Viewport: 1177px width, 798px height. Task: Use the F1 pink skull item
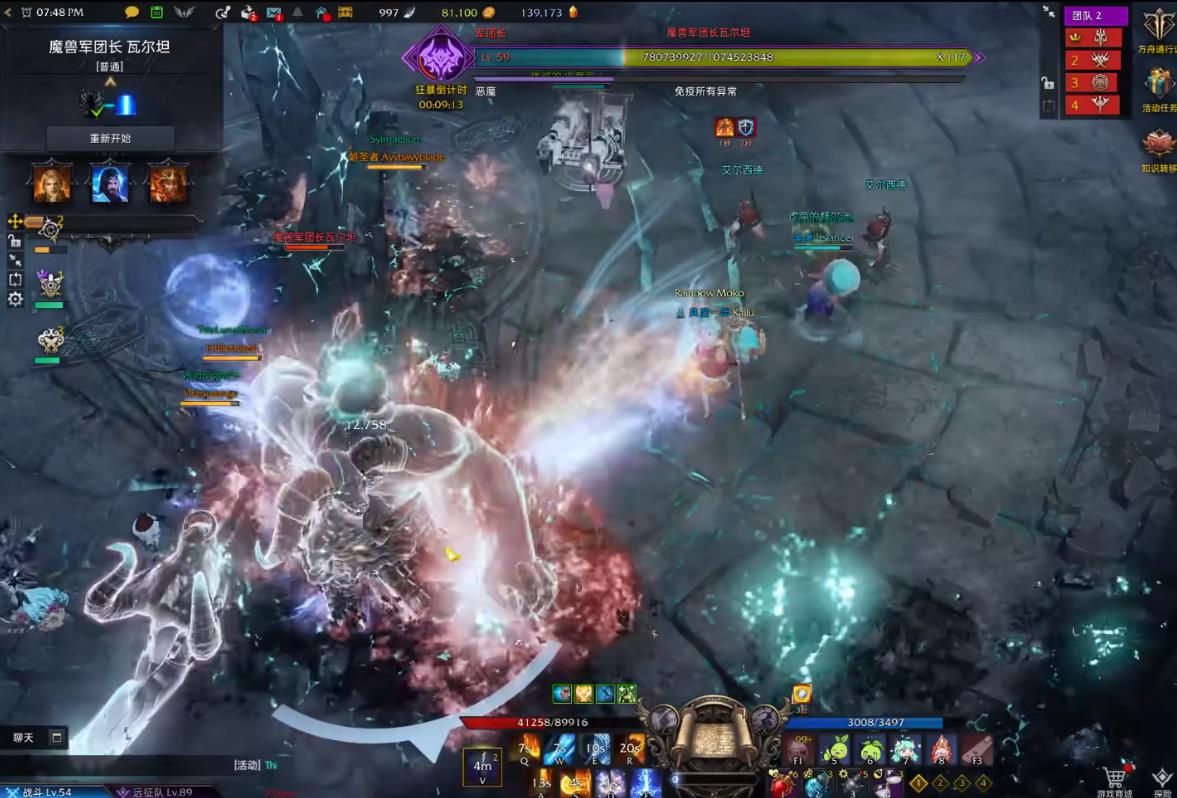click(x=800, y=748)
